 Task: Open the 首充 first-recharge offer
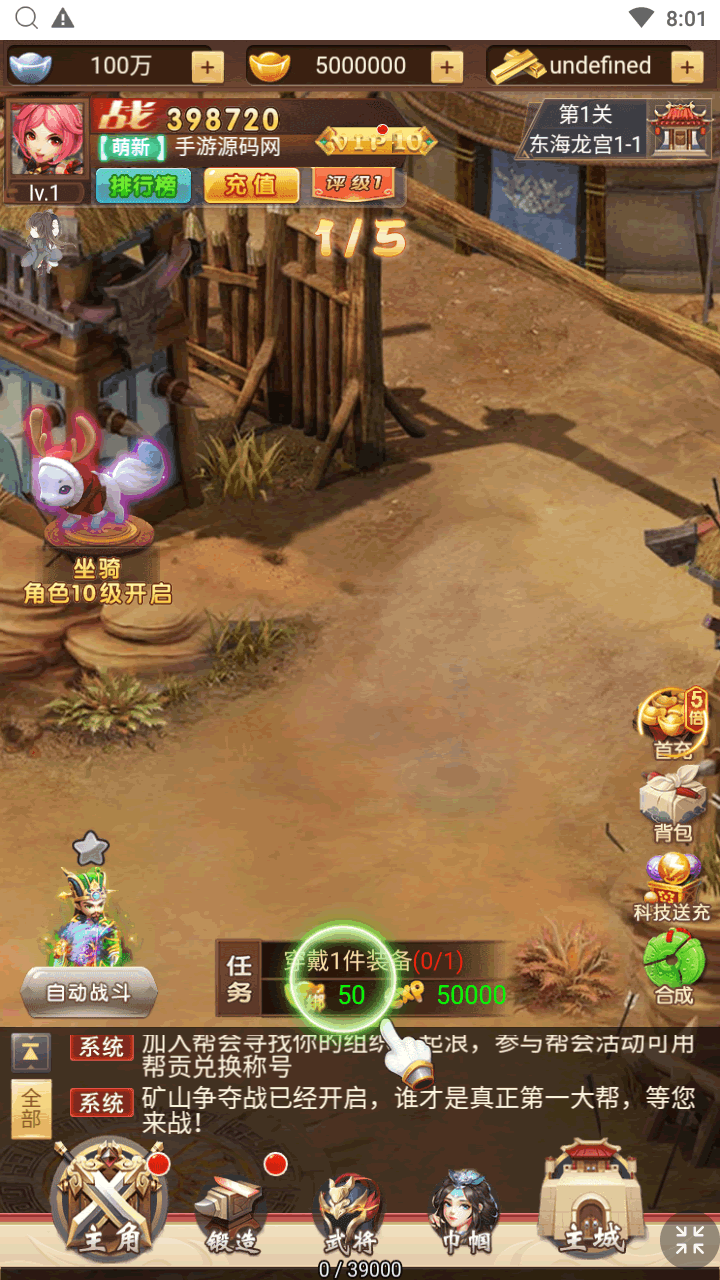(x=672, y=722)
